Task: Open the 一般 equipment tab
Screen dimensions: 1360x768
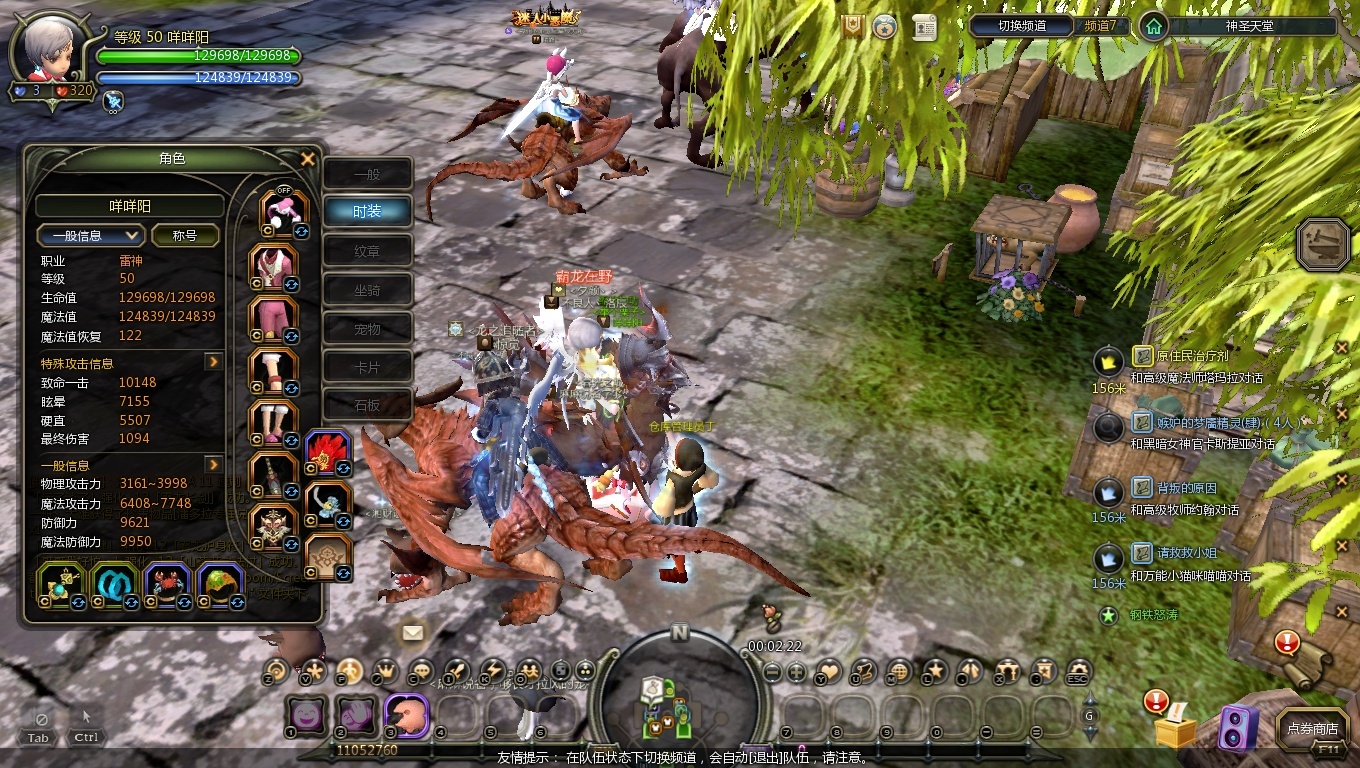Action: (x=367, y=174)
